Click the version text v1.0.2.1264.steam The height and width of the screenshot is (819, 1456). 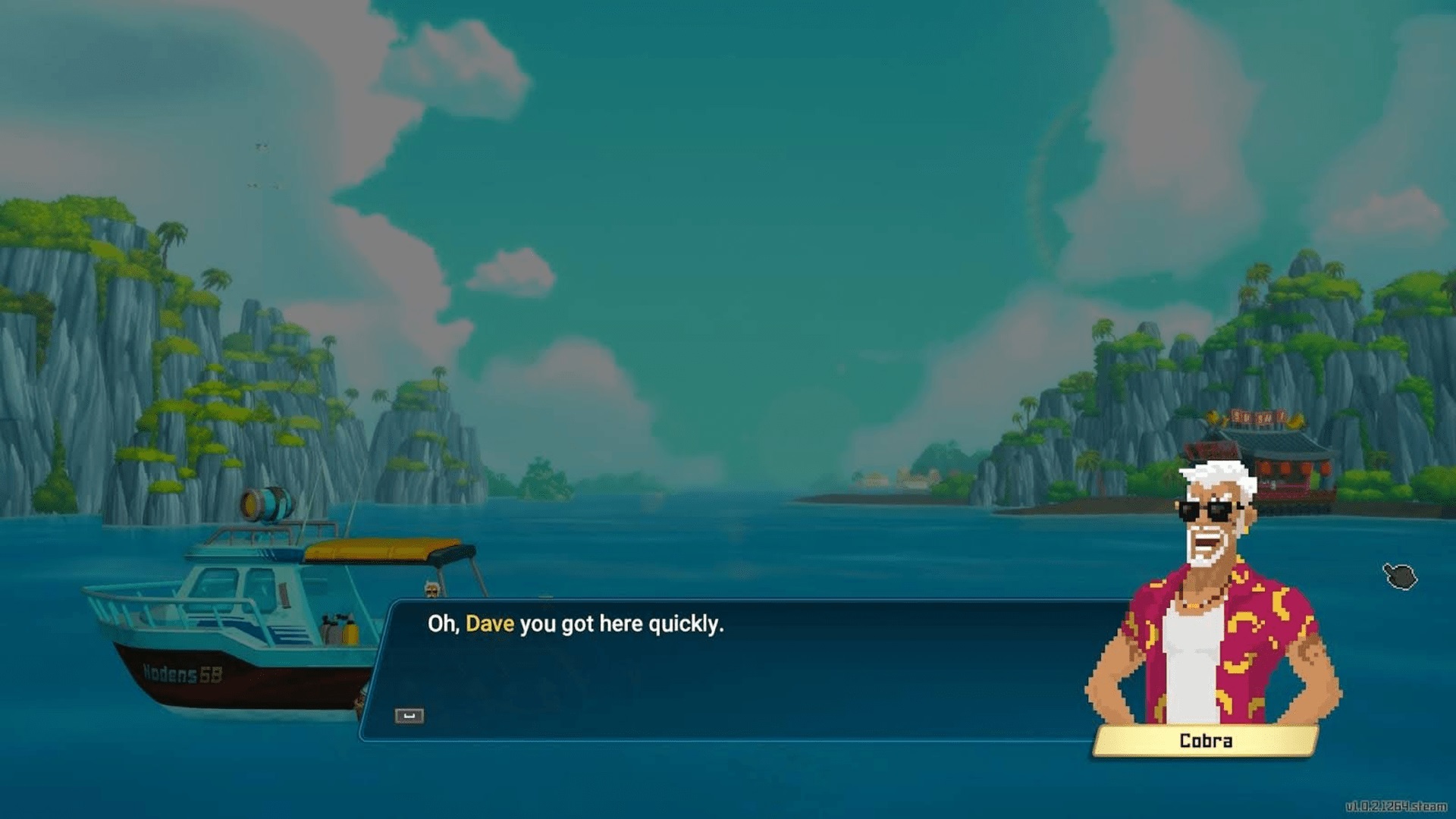tap(1398, 805)
